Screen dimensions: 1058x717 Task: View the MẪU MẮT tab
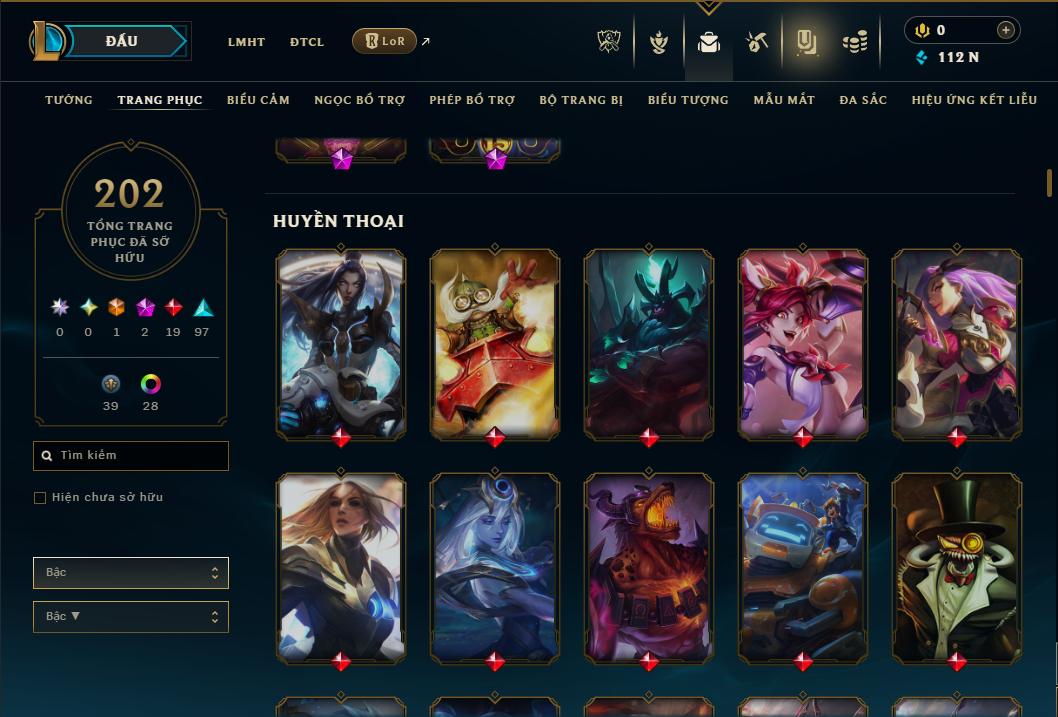tap(784, 100)
